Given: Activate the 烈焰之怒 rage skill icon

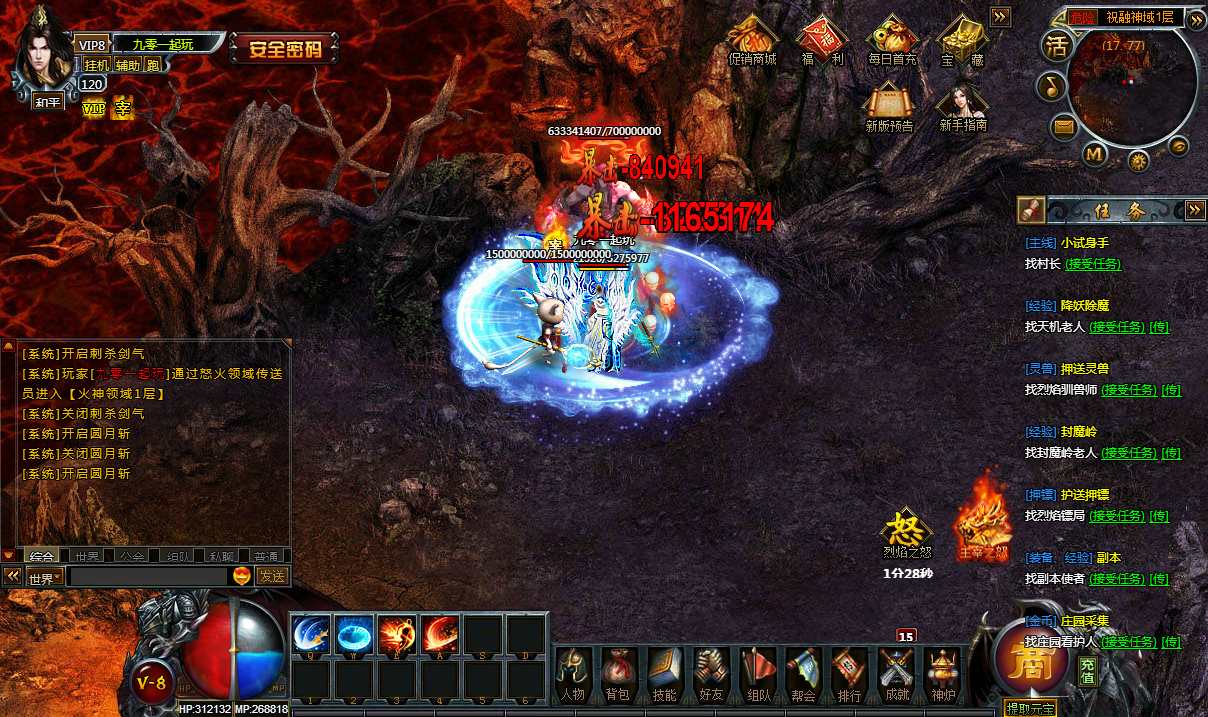Looking at the screenshot, I should 906,530.
